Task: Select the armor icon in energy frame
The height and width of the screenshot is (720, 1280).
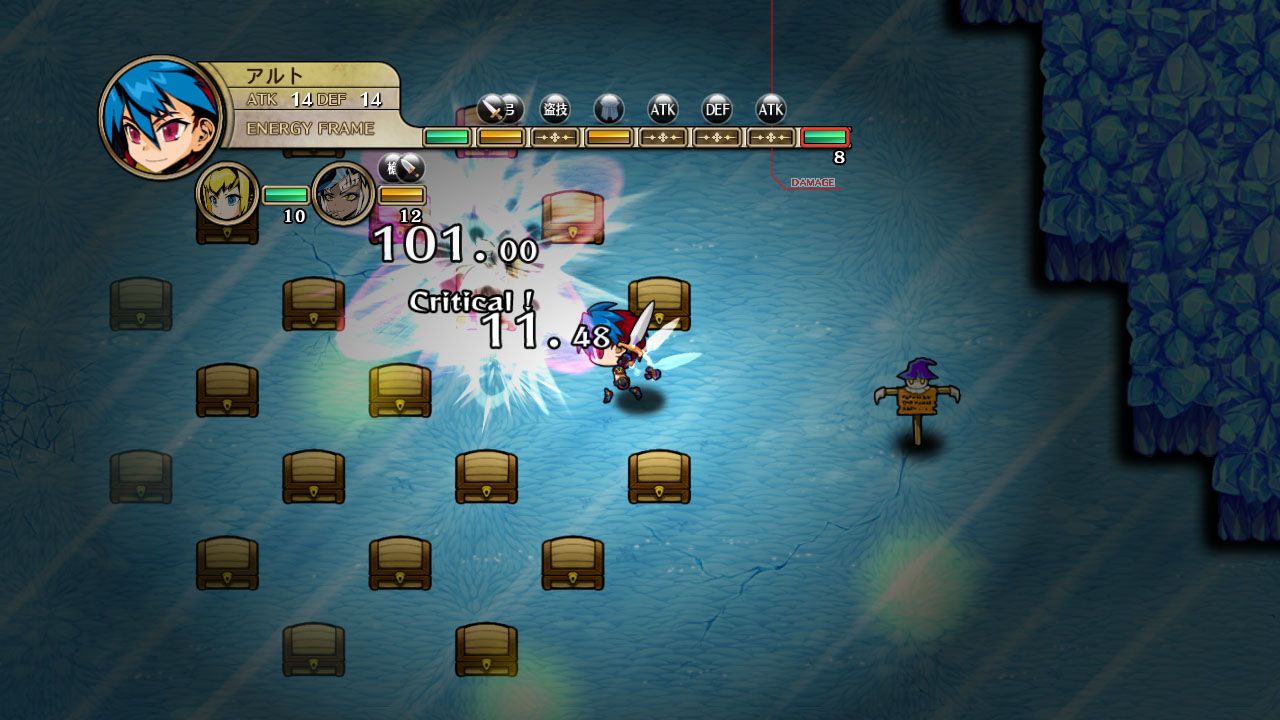Action: pos(608,109)
